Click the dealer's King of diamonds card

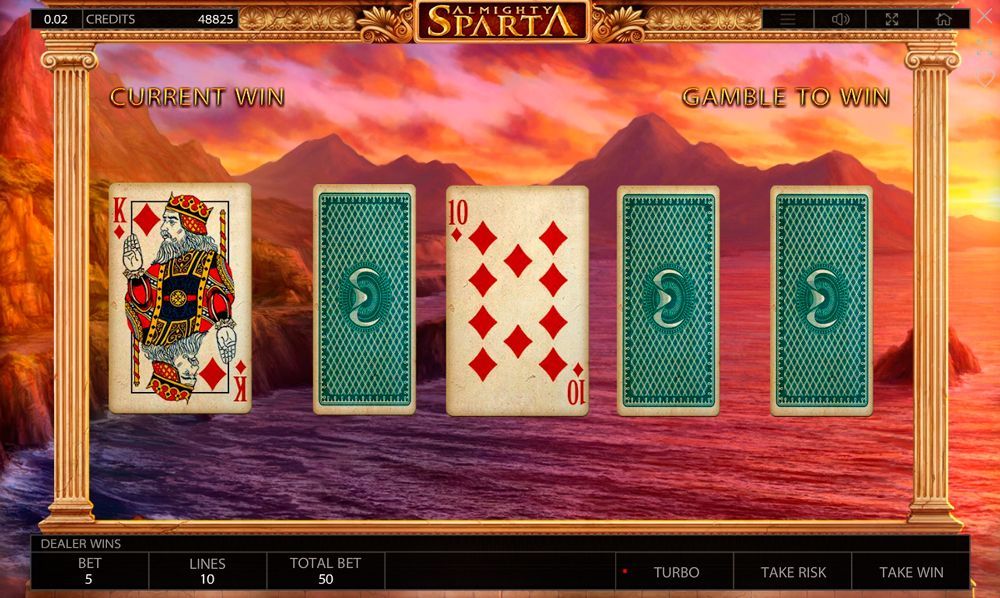(180, 298)
